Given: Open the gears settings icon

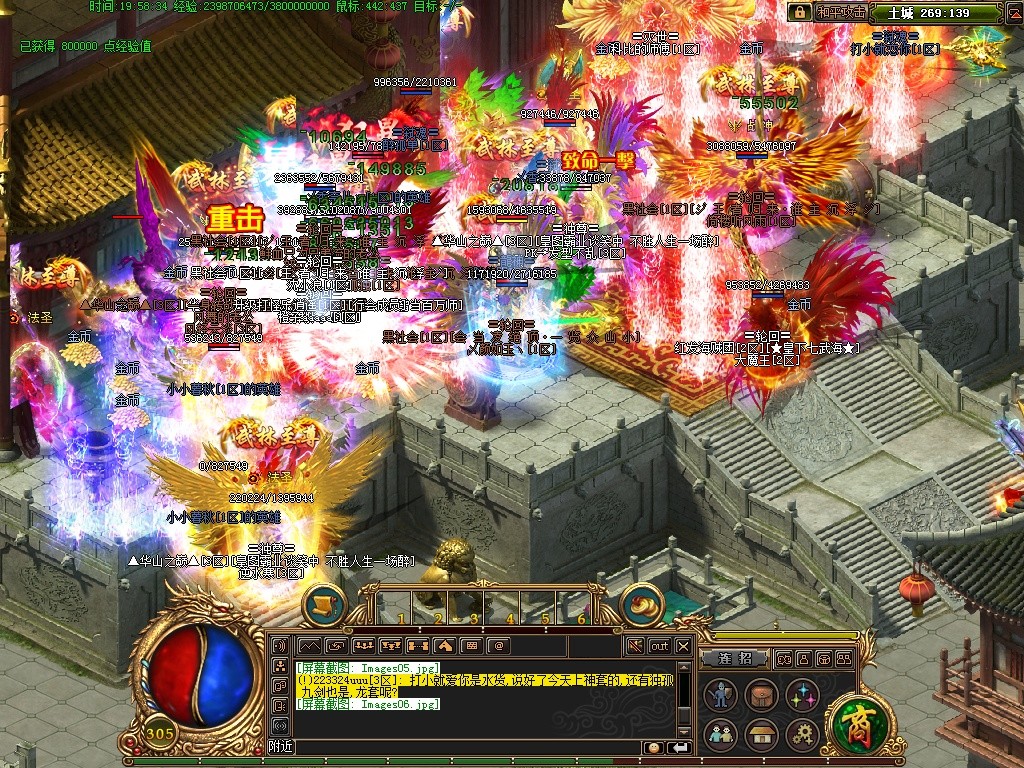Looking at the screenshot, I should pyautogui.click(x=802, y=735).
